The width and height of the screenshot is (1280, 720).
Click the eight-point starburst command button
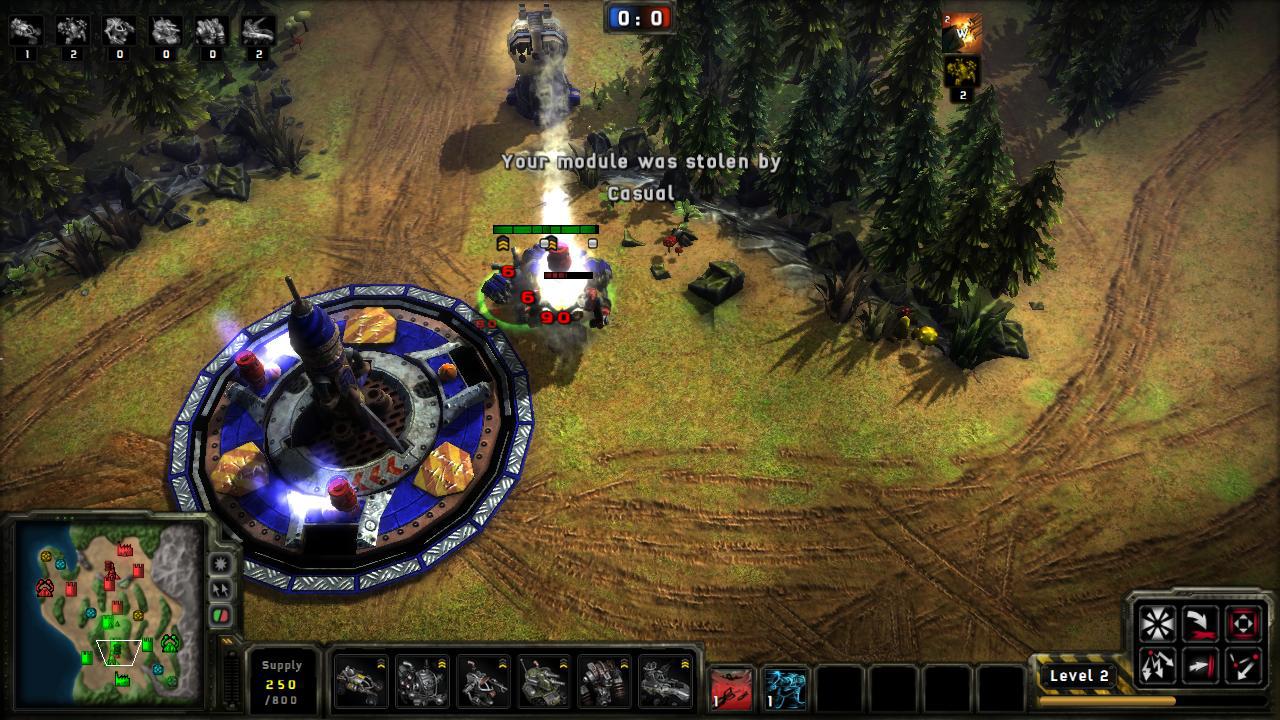(x=1157, y=625)
